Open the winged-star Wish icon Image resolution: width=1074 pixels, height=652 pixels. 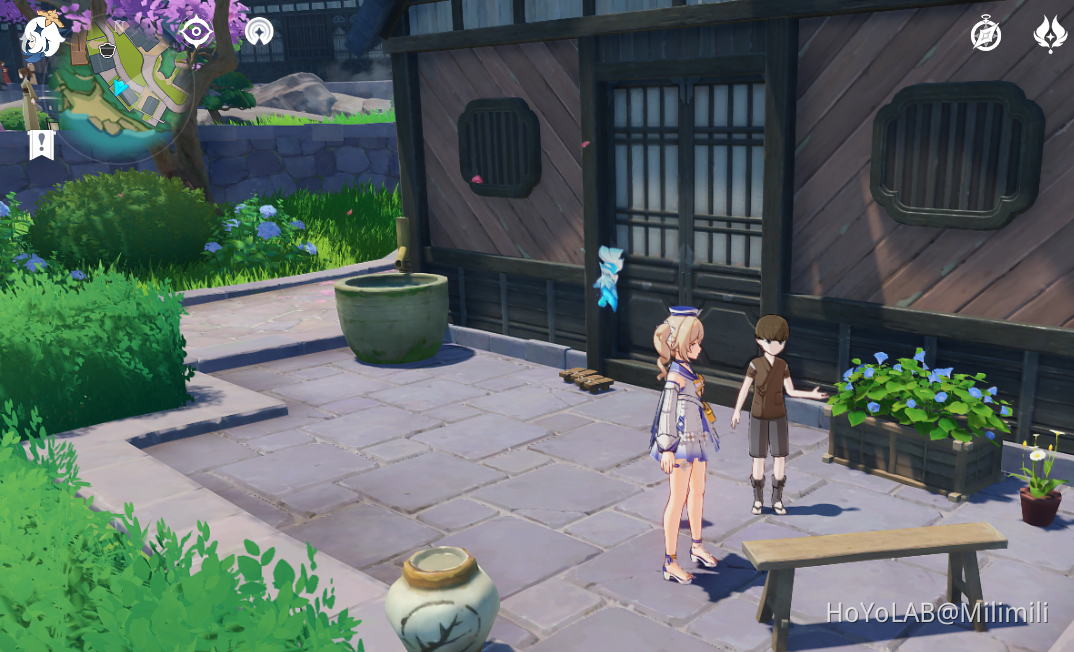tap(1049, 34)
